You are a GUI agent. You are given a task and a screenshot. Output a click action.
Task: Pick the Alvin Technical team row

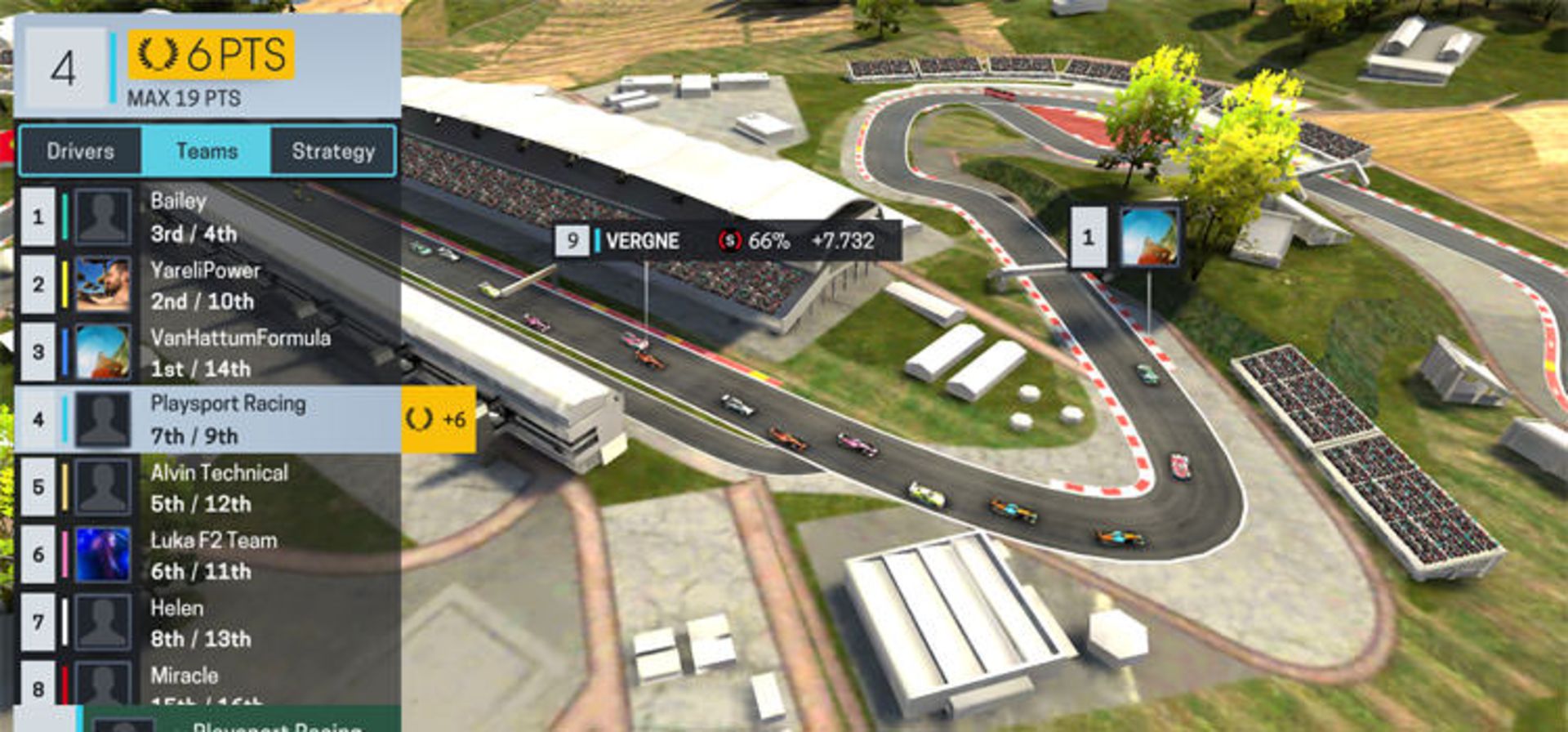[208, 488]
